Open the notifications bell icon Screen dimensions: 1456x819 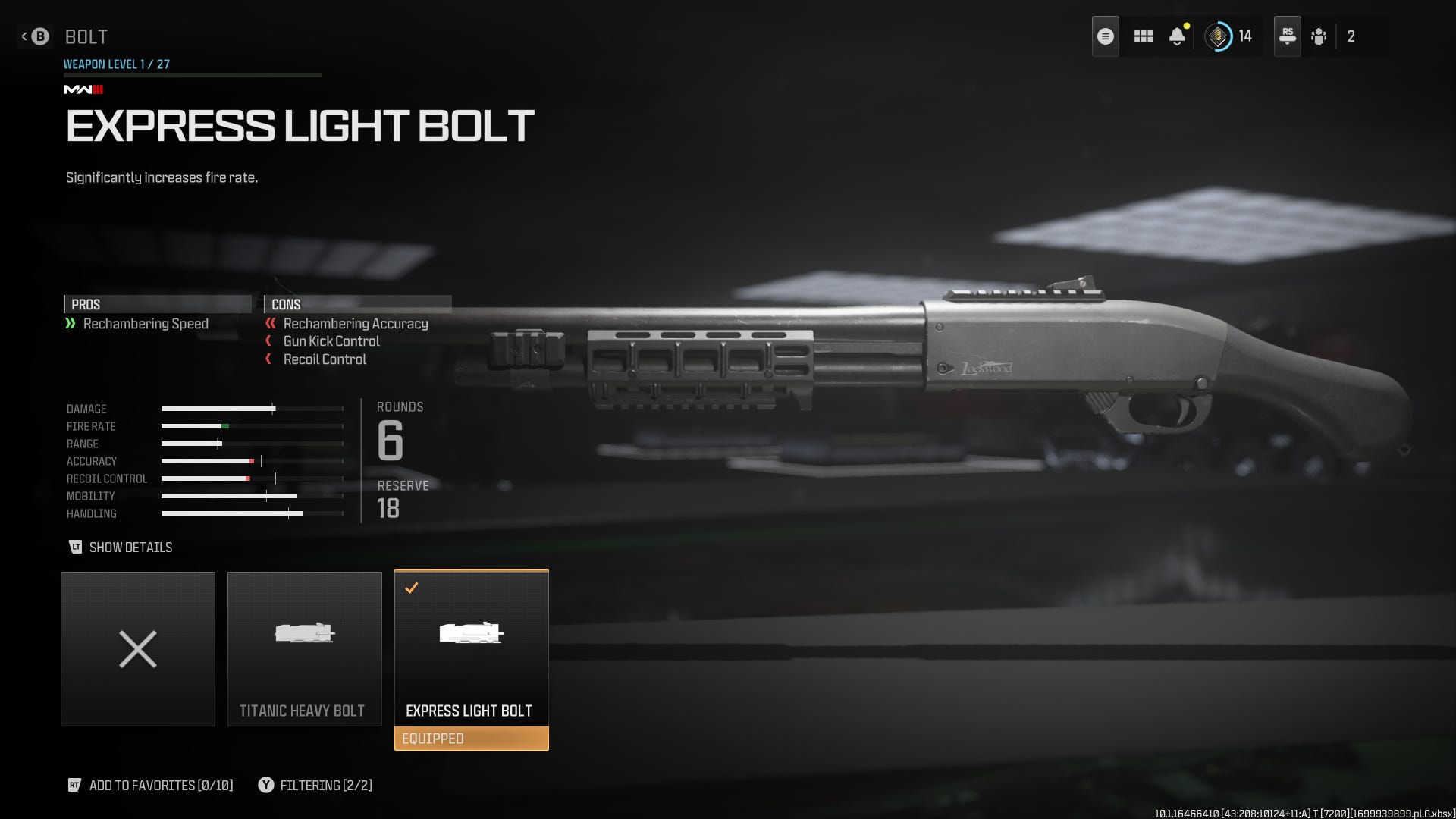point(1178,36)
